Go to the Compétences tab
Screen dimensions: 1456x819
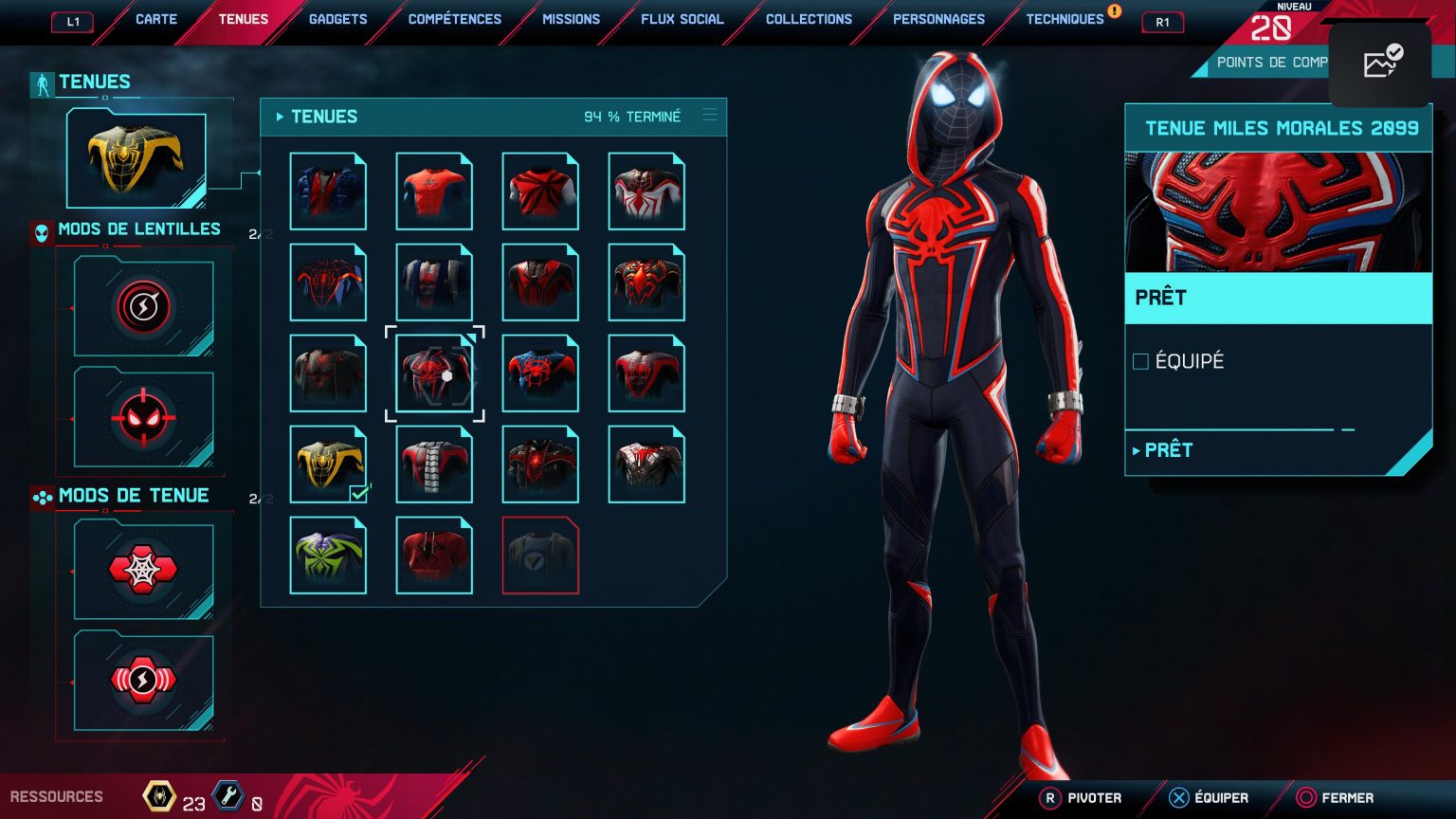(455, 19)
